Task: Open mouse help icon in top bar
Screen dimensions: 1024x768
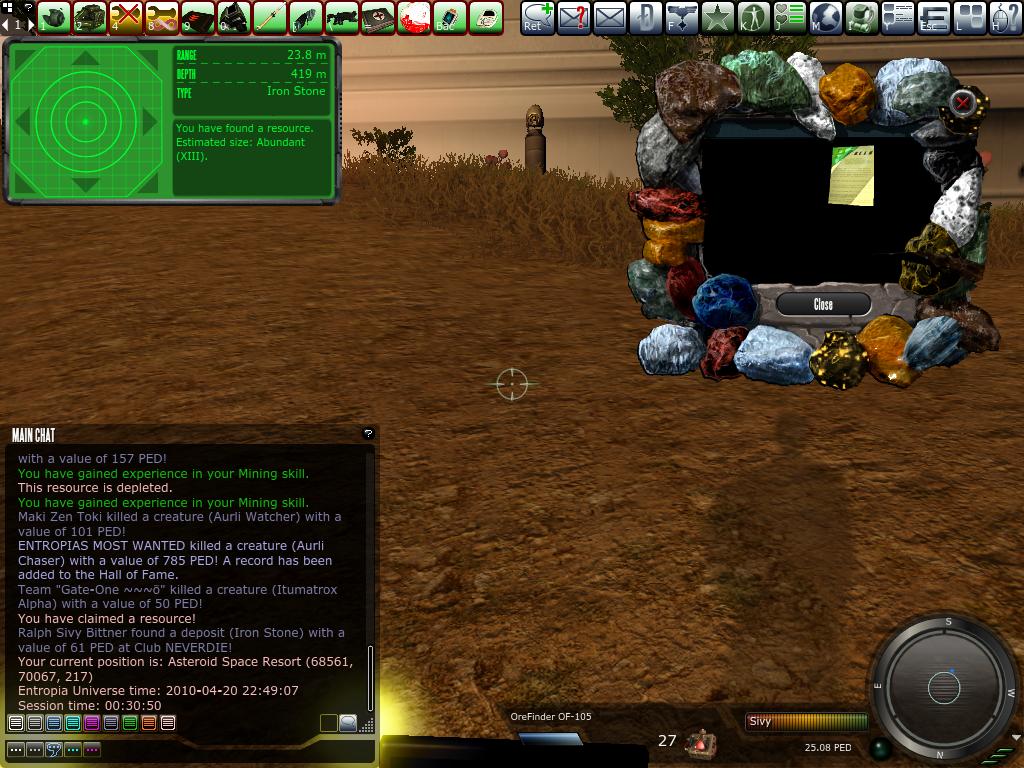Action: [x=1006, y=17]
